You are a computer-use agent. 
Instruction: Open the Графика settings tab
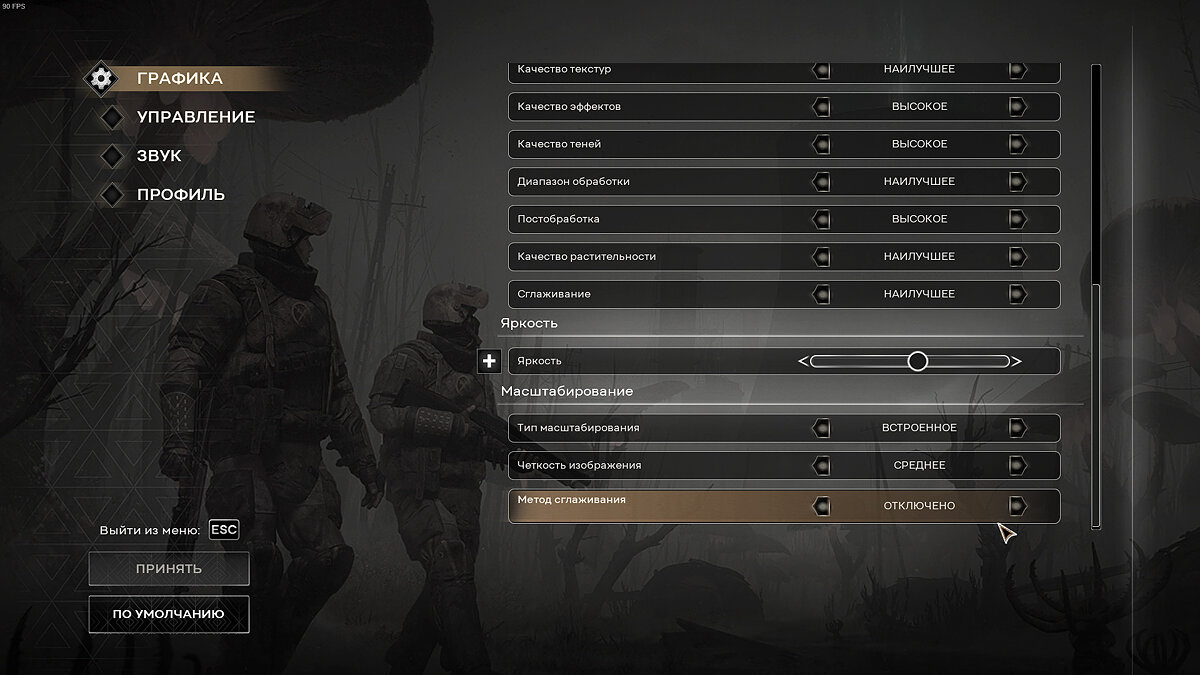(179, 78)
